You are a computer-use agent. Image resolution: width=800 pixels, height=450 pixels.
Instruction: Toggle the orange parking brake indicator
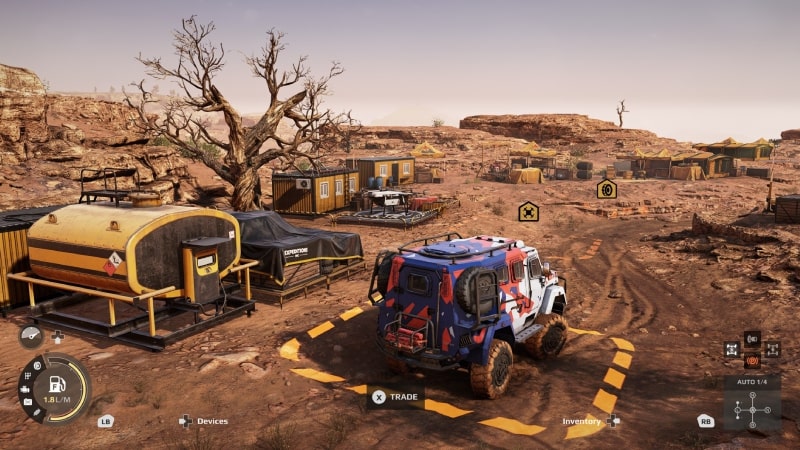point(752,359)
